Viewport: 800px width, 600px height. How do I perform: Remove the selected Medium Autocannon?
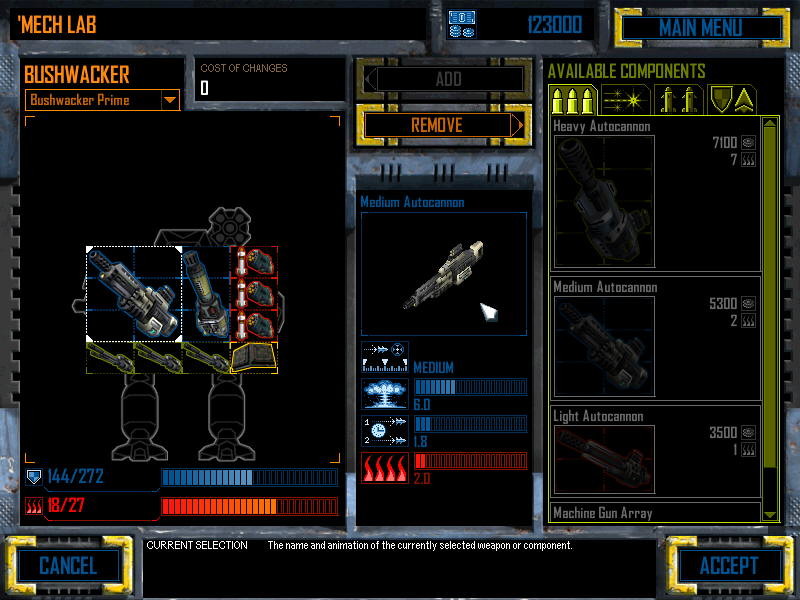click(x=440, y=125)
